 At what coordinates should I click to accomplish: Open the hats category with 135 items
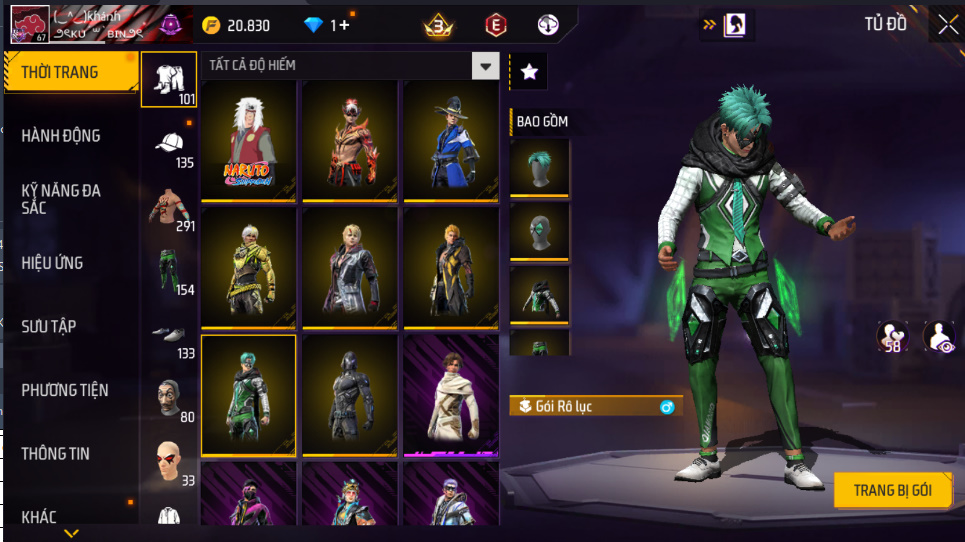[169, 146]
